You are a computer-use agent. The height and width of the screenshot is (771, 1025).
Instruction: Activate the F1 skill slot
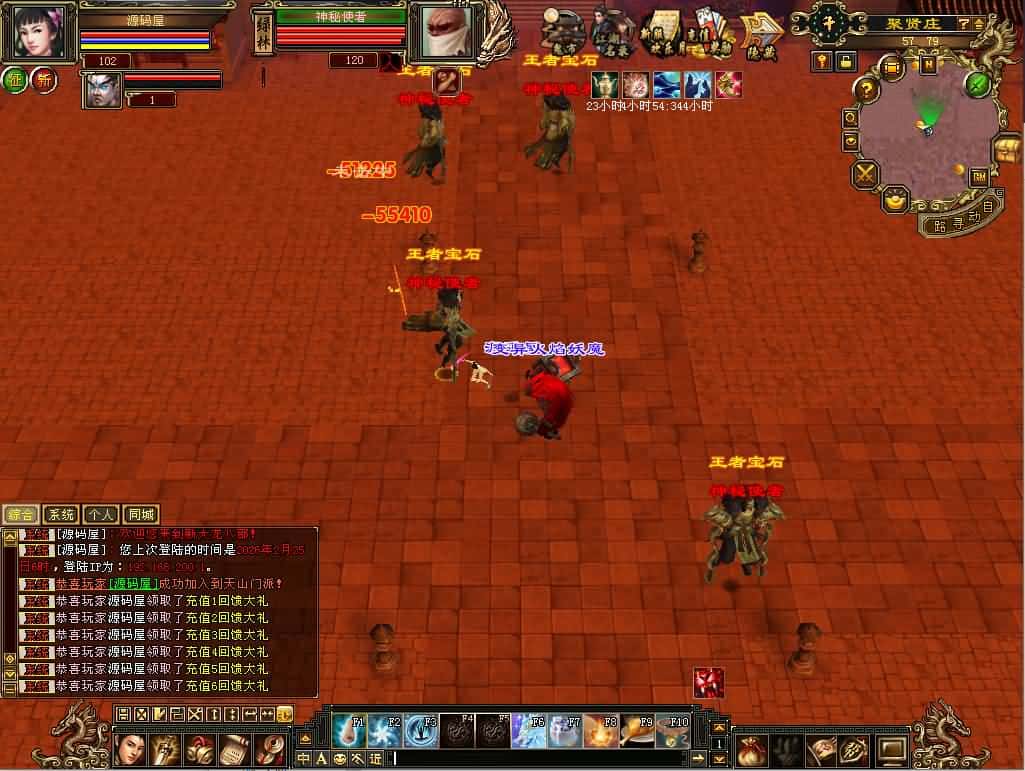[349, 730]
